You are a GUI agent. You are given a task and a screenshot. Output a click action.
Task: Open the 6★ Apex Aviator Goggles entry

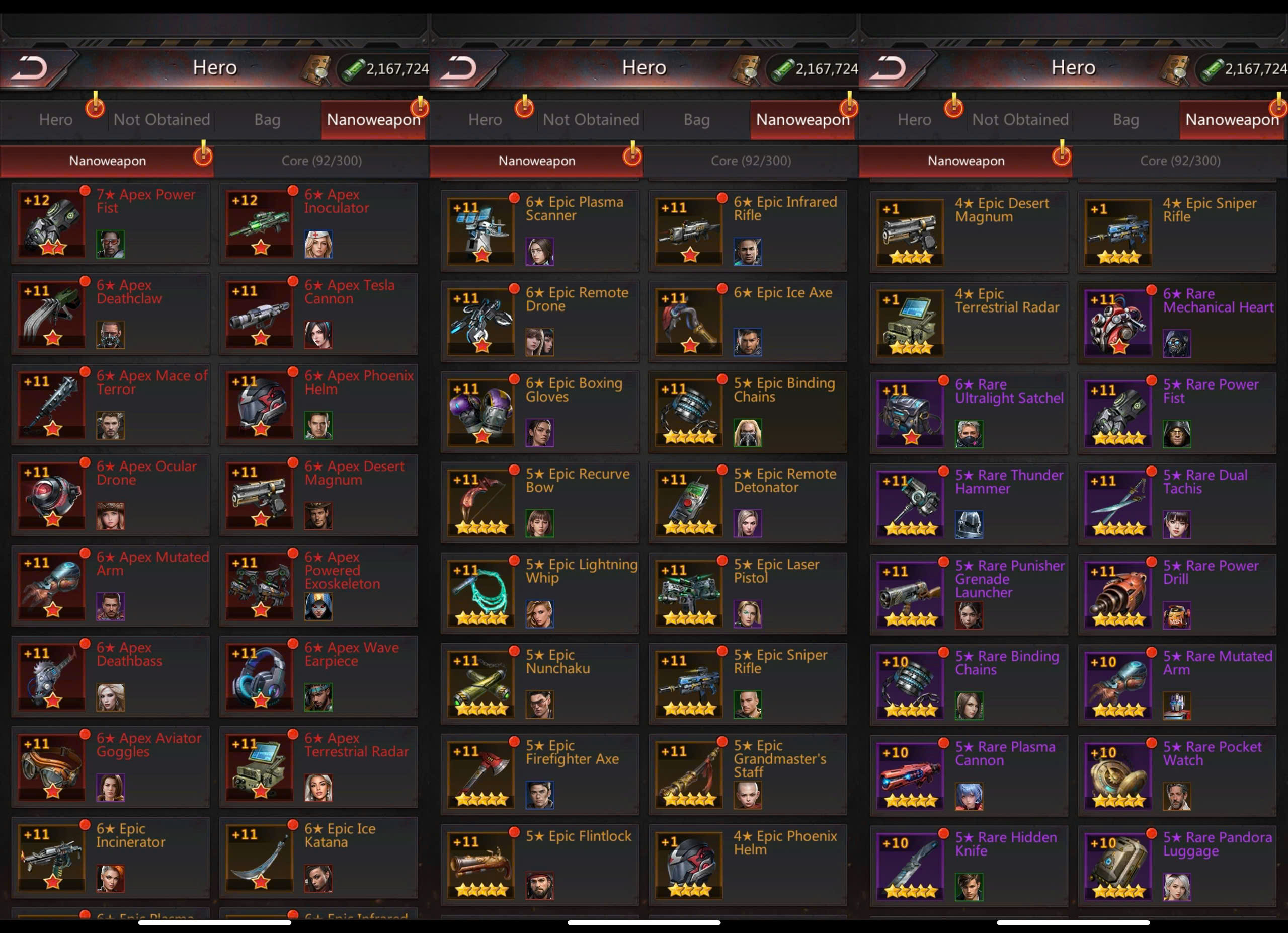(110, 766)
